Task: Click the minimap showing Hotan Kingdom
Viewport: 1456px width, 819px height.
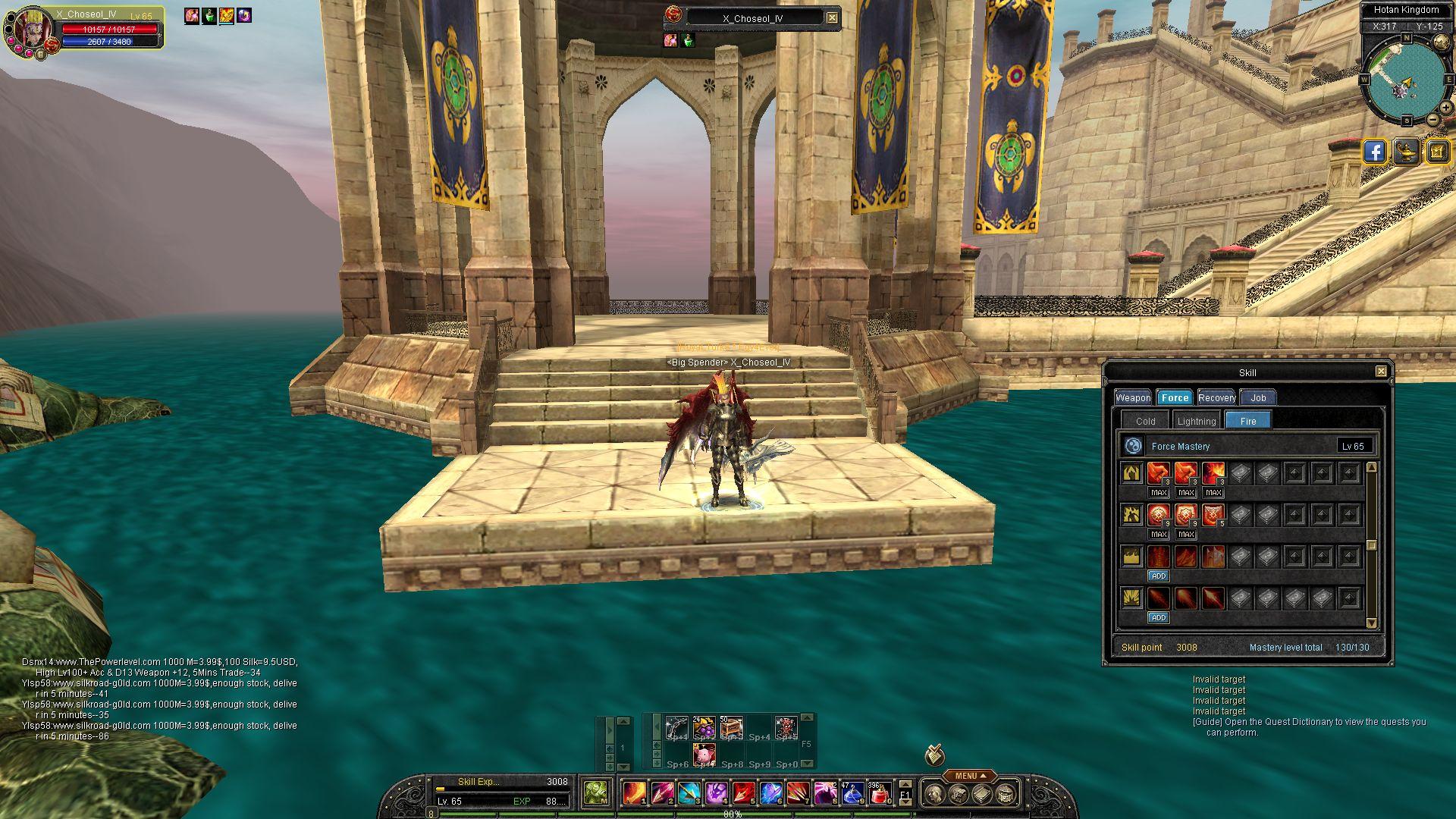Action: click(x=1405, y=78)
